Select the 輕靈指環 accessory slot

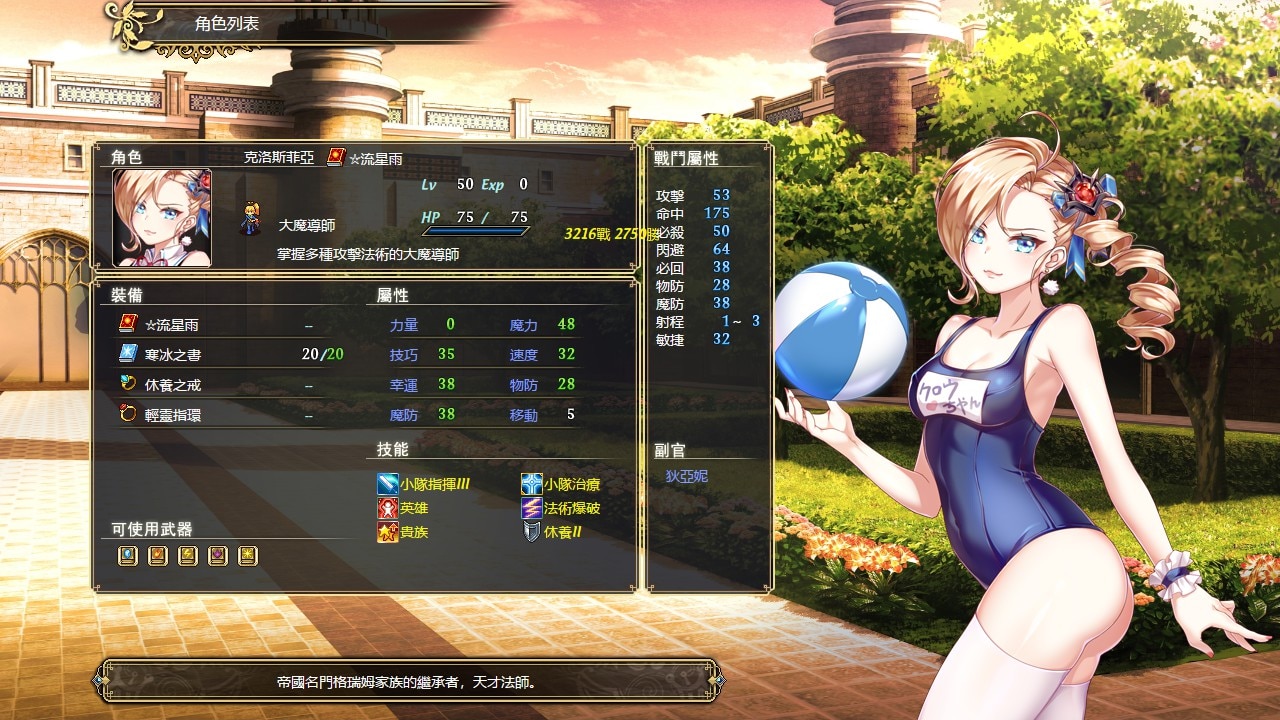(172, 415)
